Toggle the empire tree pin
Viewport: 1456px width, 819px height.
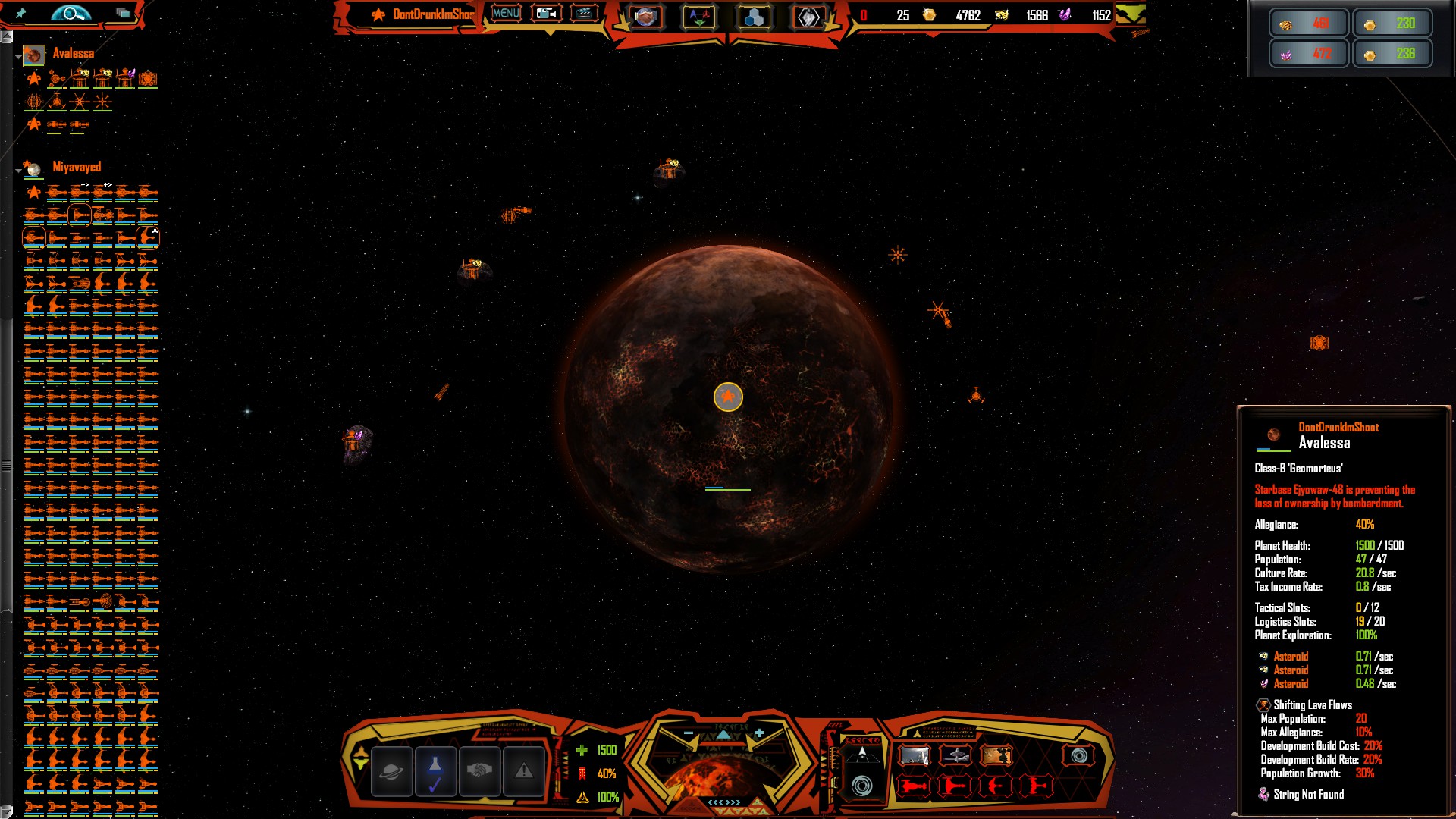pos(20,13)
